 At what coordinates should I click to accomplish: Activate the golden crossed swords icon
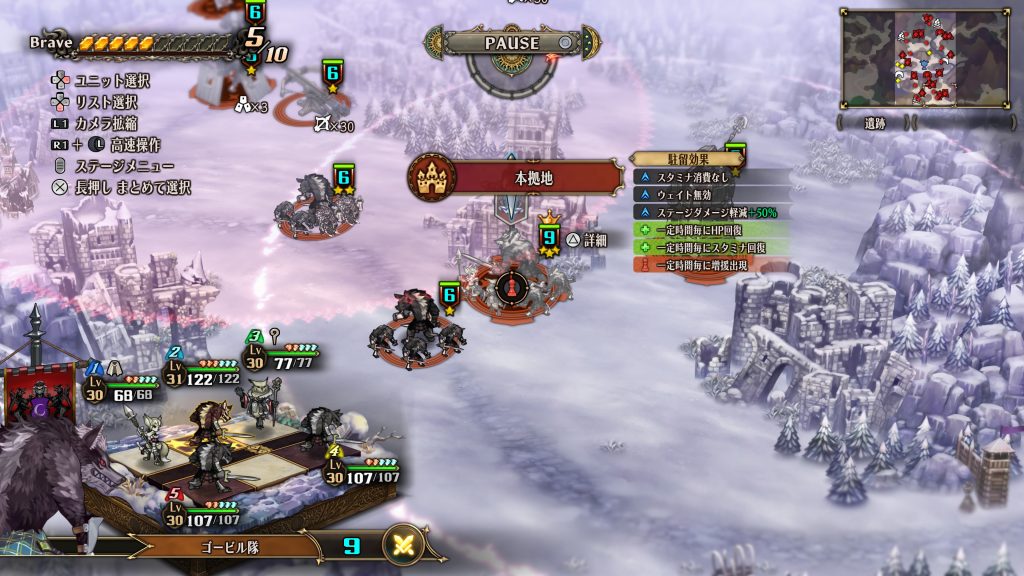click(x=404, y=546)
